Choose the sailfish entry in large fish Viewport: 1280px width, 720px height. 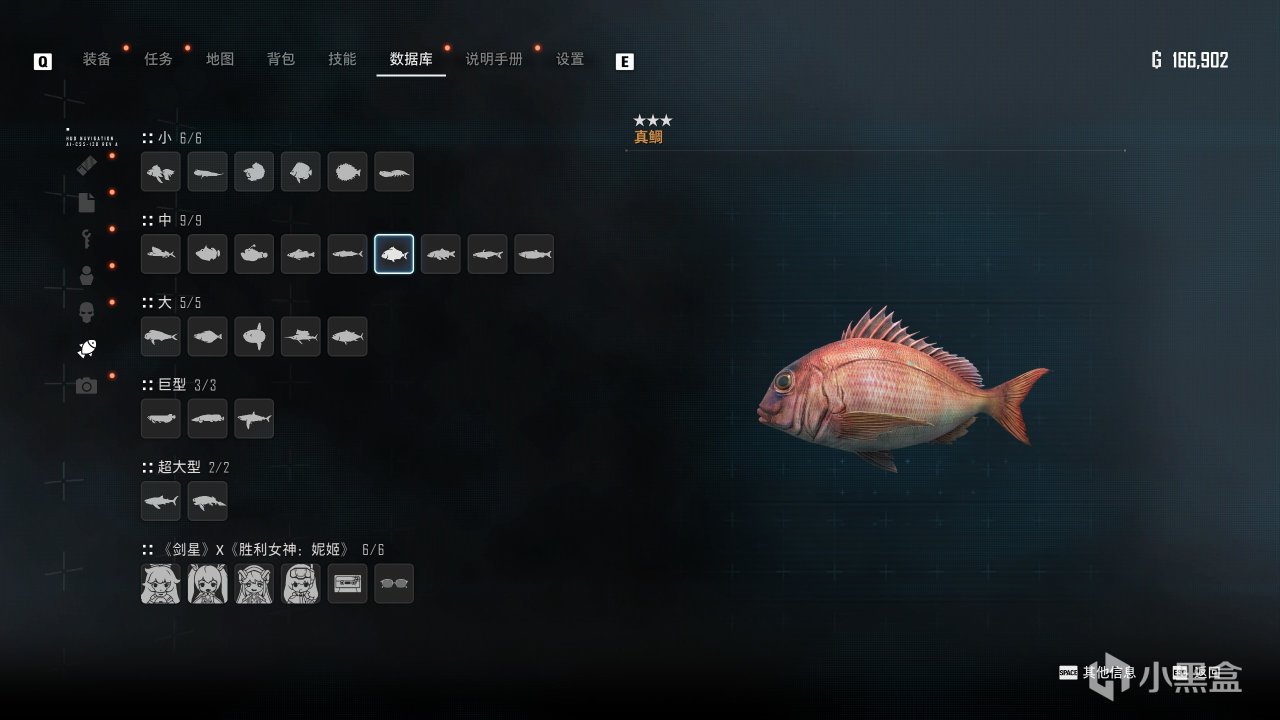[x=301, y=336]
